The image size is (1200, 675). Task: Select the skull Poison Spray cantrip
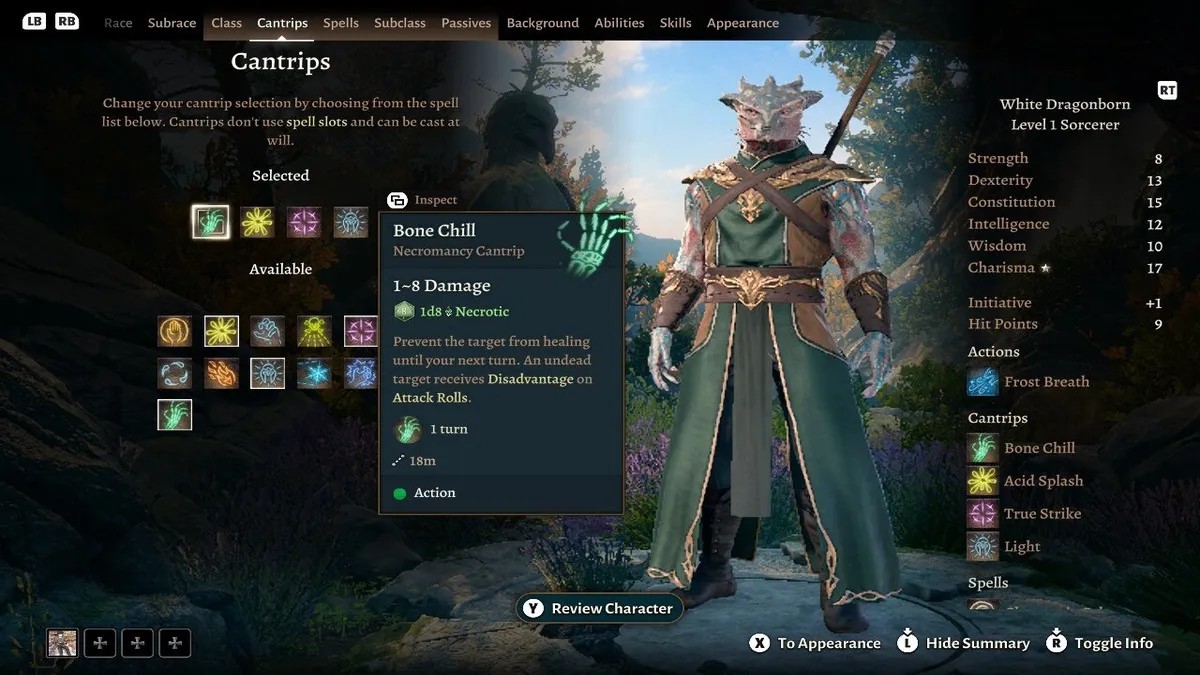[314, 331]
